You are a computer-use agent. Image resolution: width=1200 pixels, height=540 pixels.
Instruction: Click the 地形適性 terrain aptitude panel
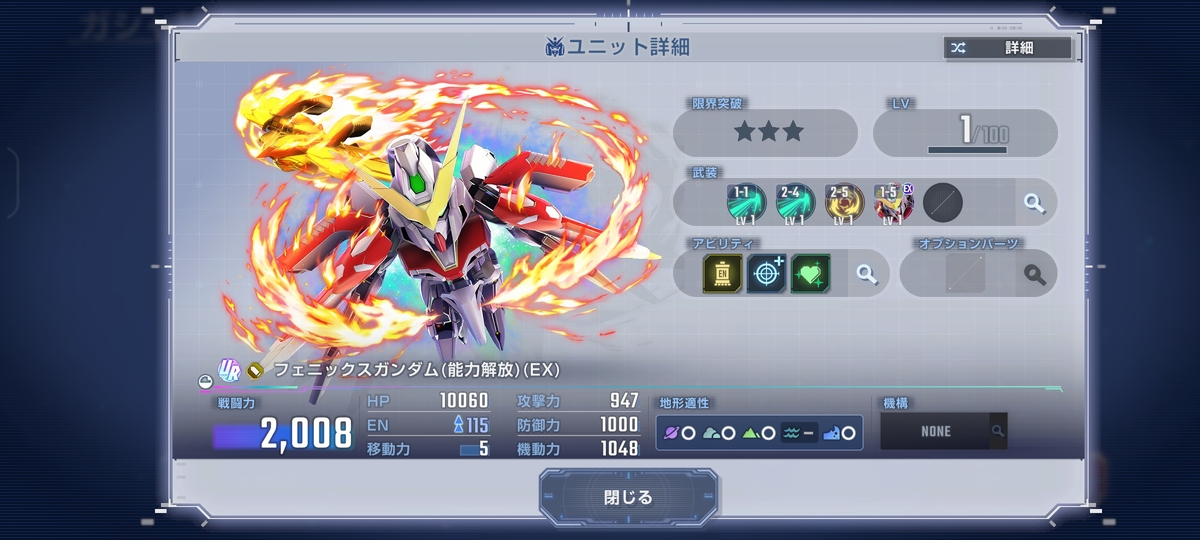click(759, 433)
